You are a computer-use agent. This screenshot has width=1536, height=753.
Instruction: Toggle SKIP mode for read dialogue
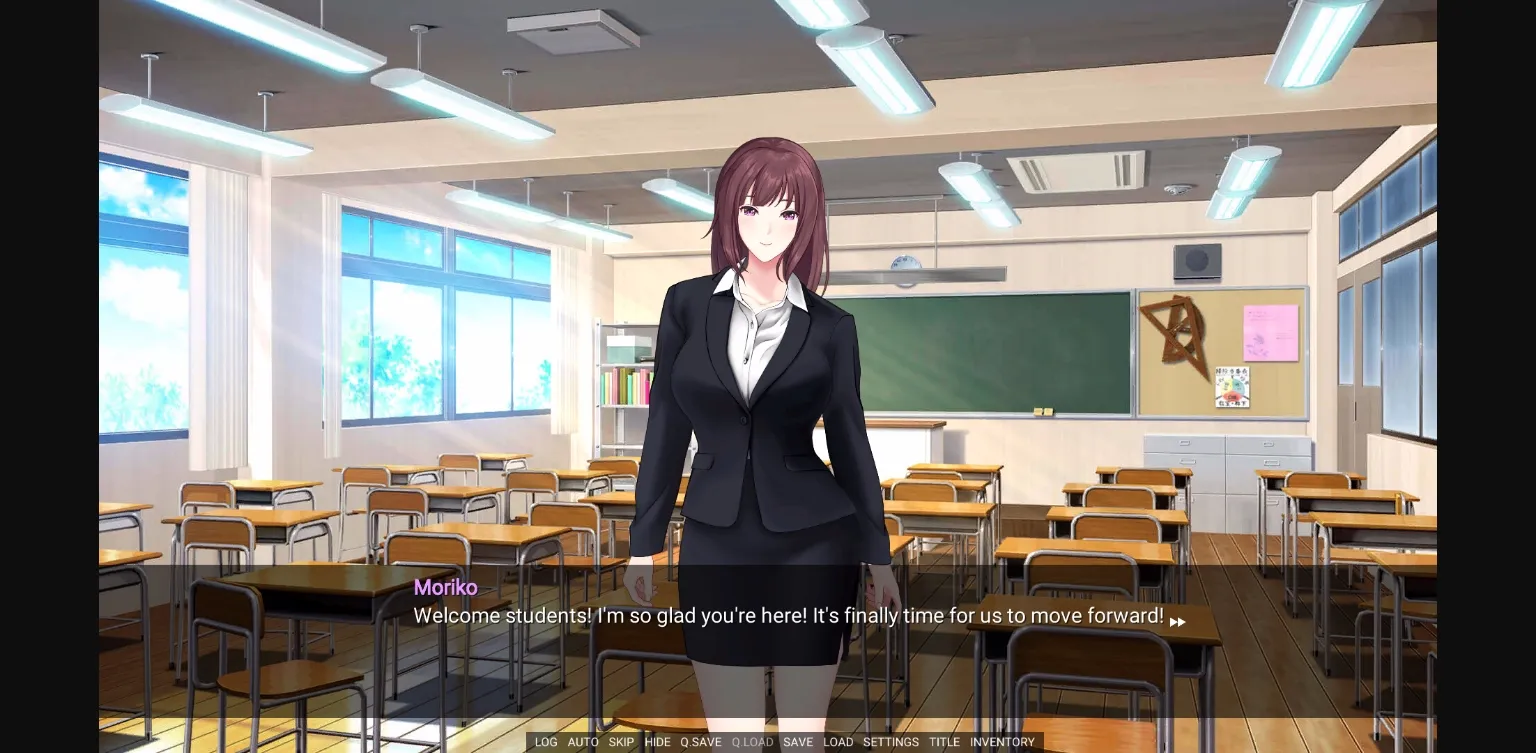coord(621,742)
